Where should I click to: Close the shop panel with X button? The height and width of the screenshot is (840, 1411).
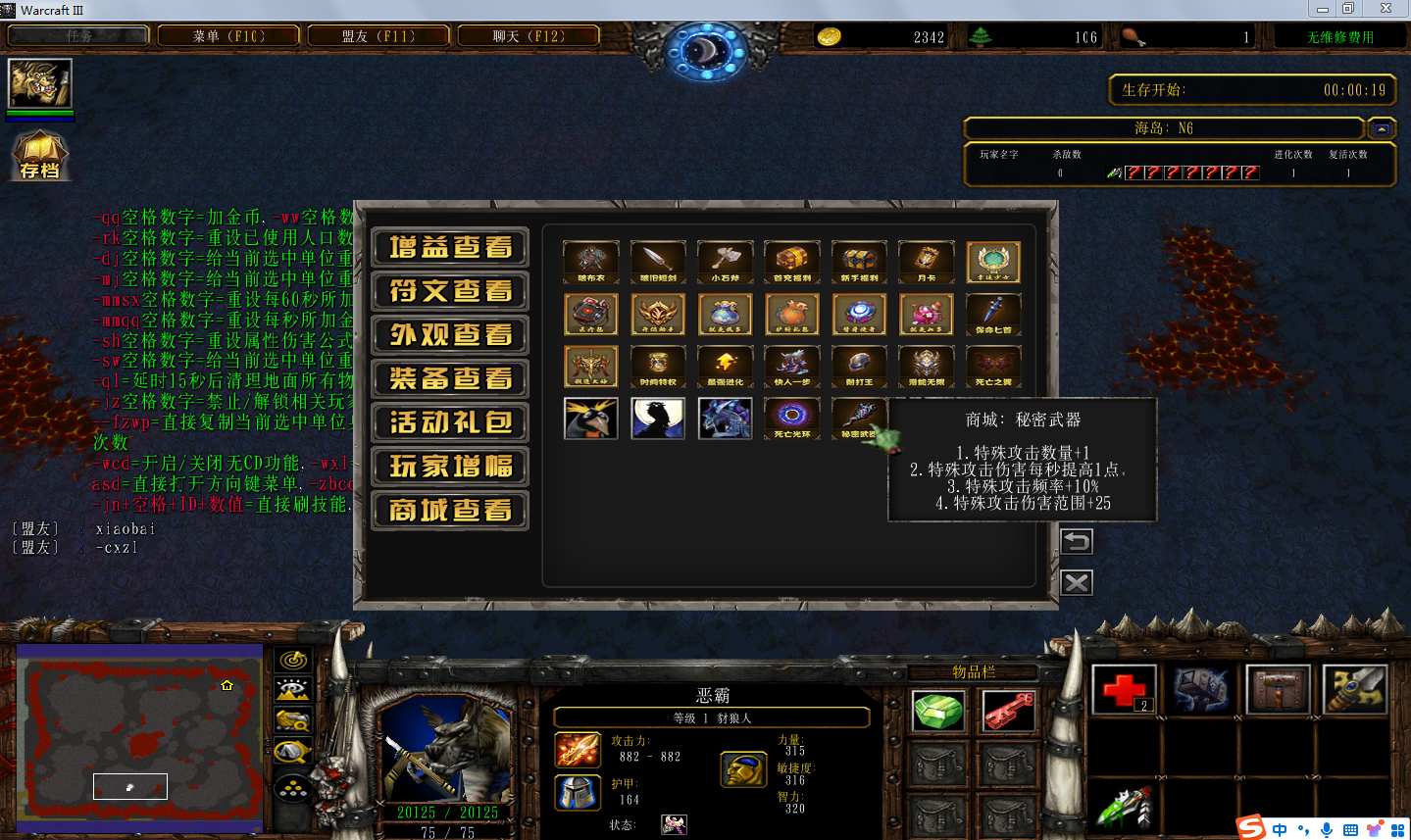1076,583
